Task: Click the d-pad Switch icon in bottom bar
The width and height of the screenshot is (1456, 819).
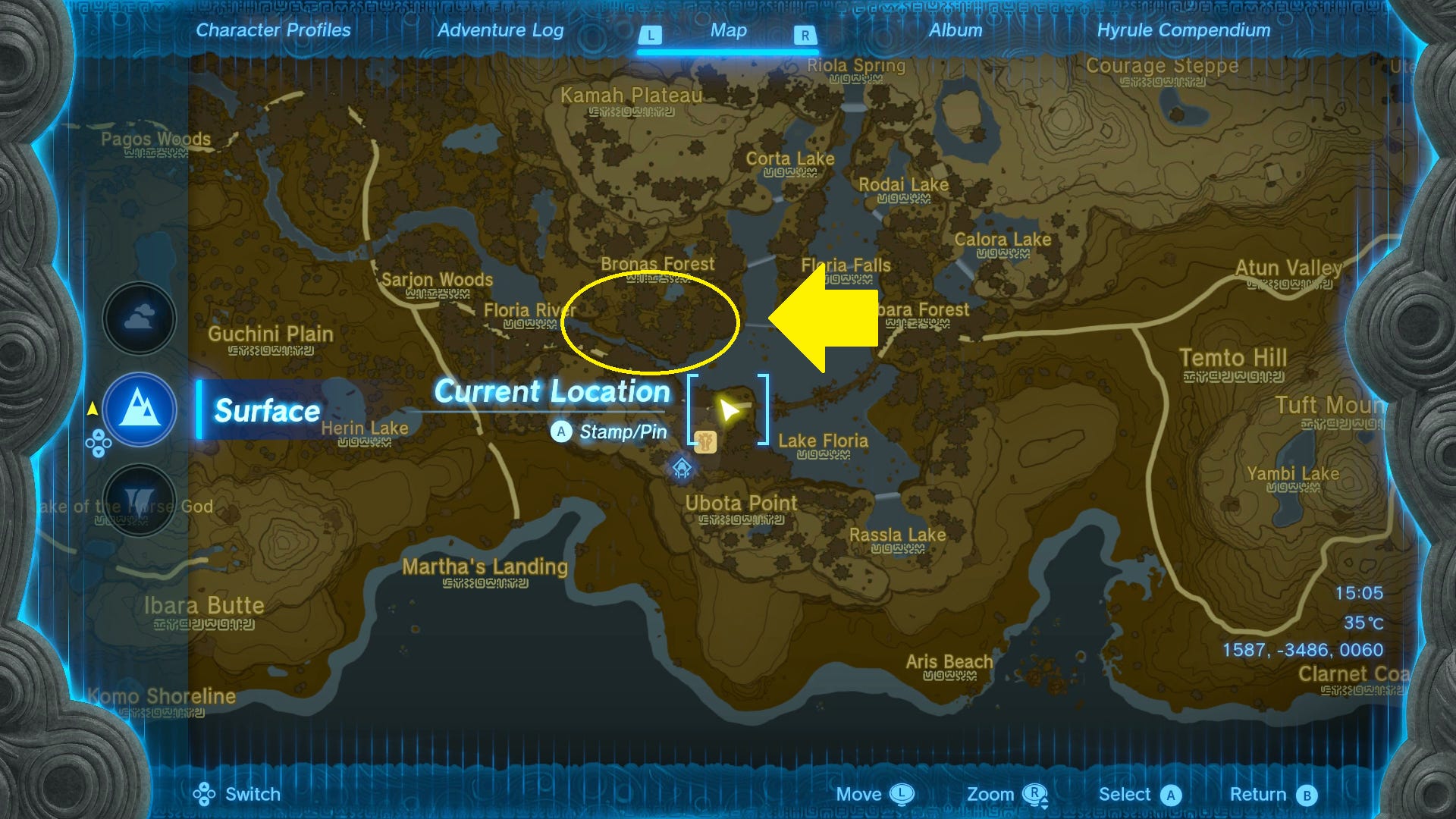Action: (x=203, y=794)
